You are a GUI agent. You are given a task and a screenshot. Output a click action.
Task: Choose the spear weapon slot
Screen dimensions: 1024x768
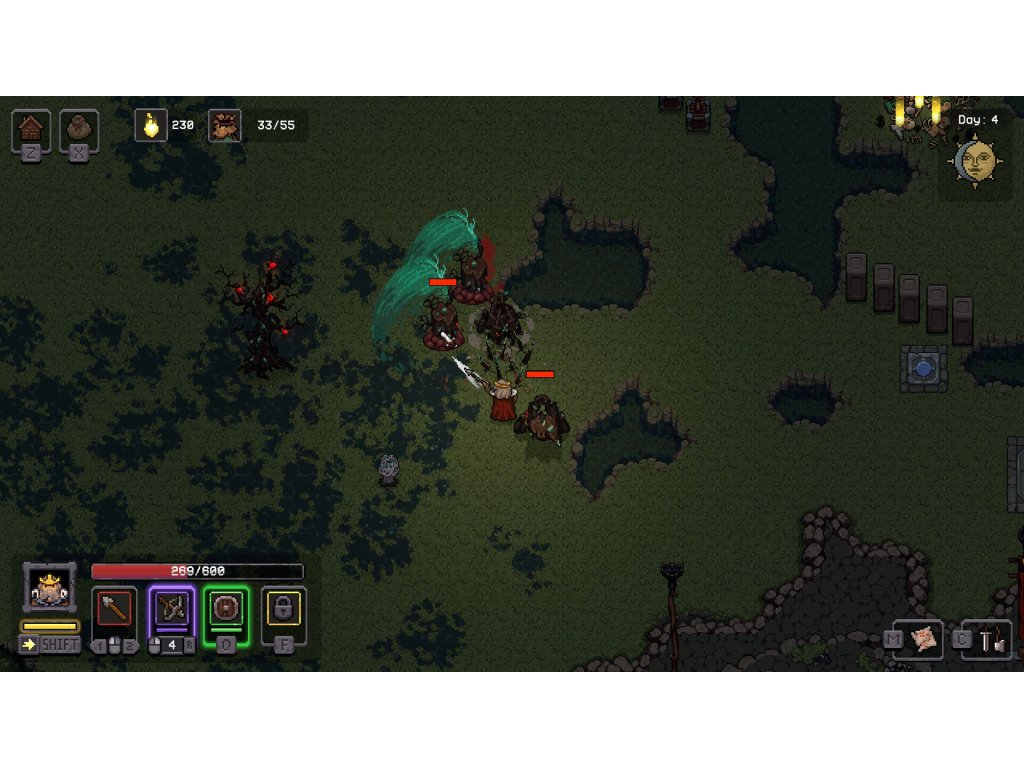click(114, 609)
